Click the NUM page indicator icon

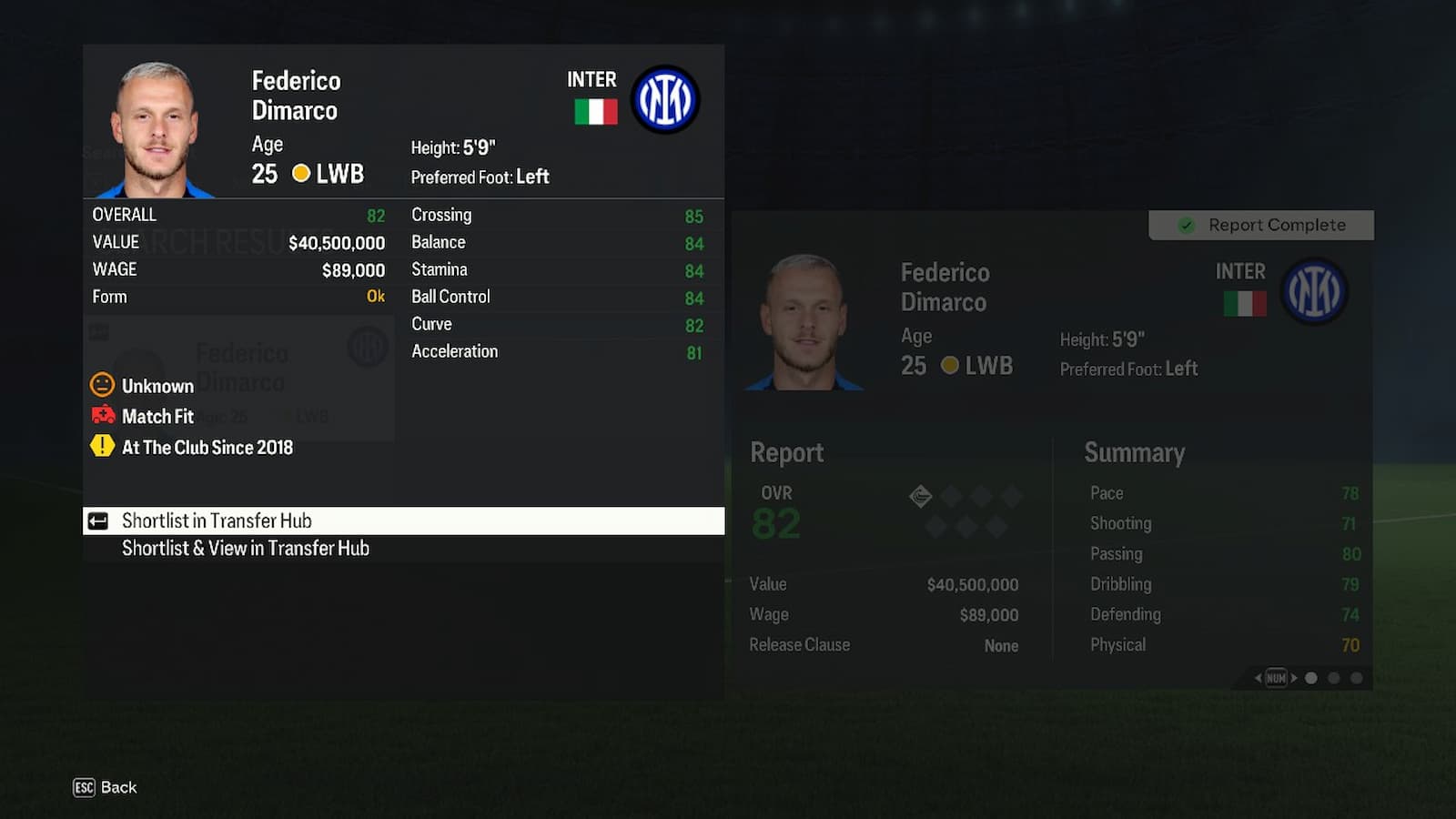[1276, 678]
